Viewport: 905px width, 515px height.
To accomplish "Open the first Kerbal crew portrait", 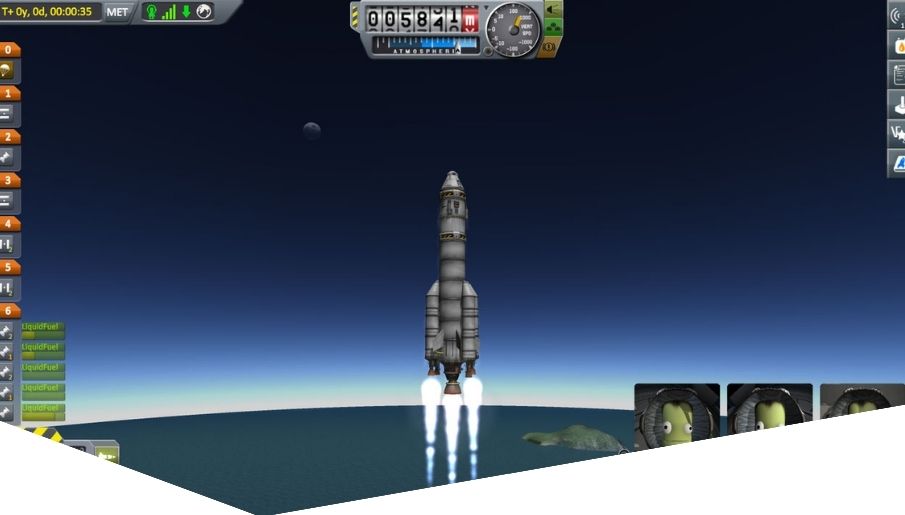I will 677,415.
